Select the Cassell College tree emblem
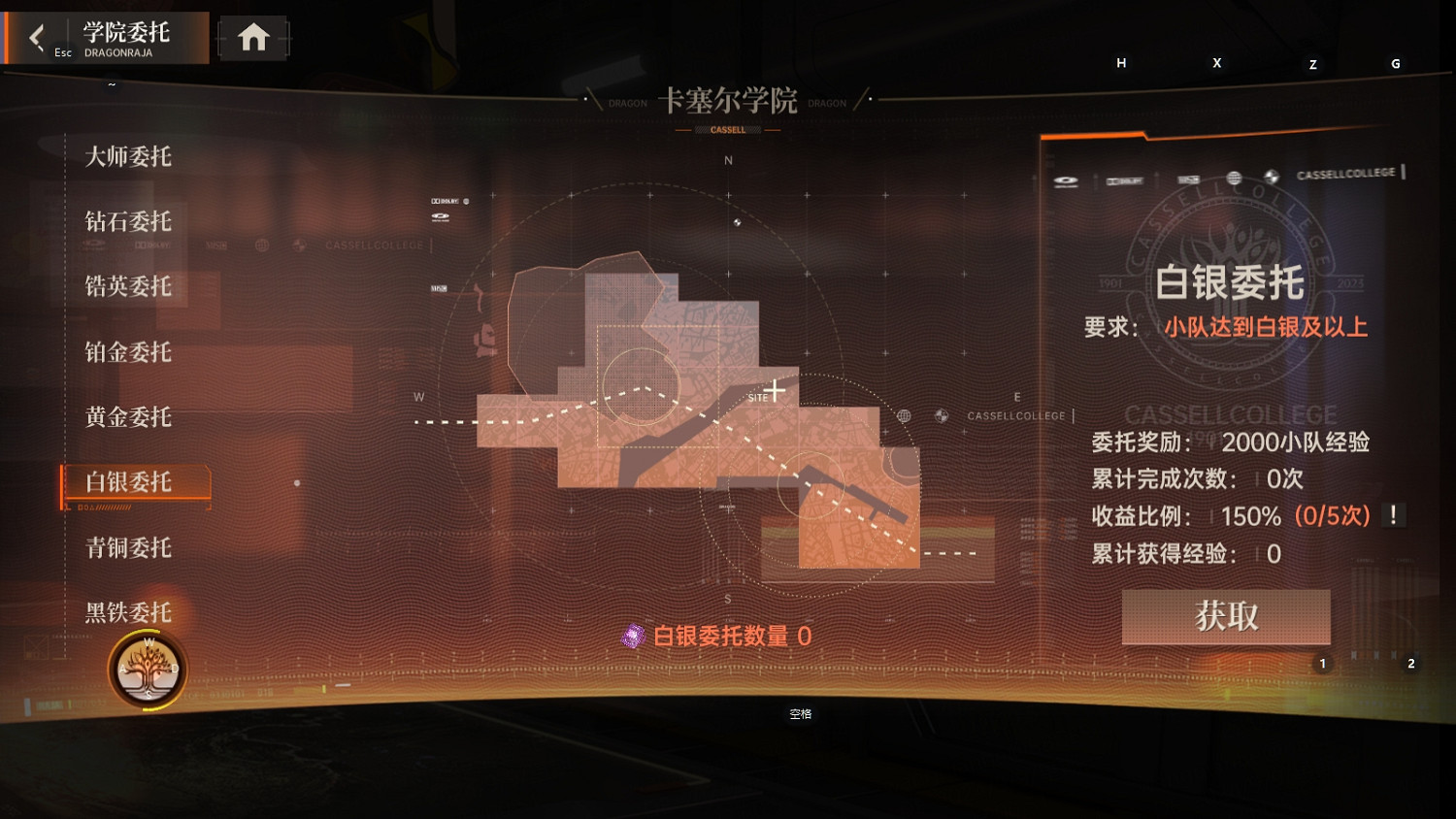This screenshot has height=819, width=1456. pyautogui.click(x=148, y=670)
